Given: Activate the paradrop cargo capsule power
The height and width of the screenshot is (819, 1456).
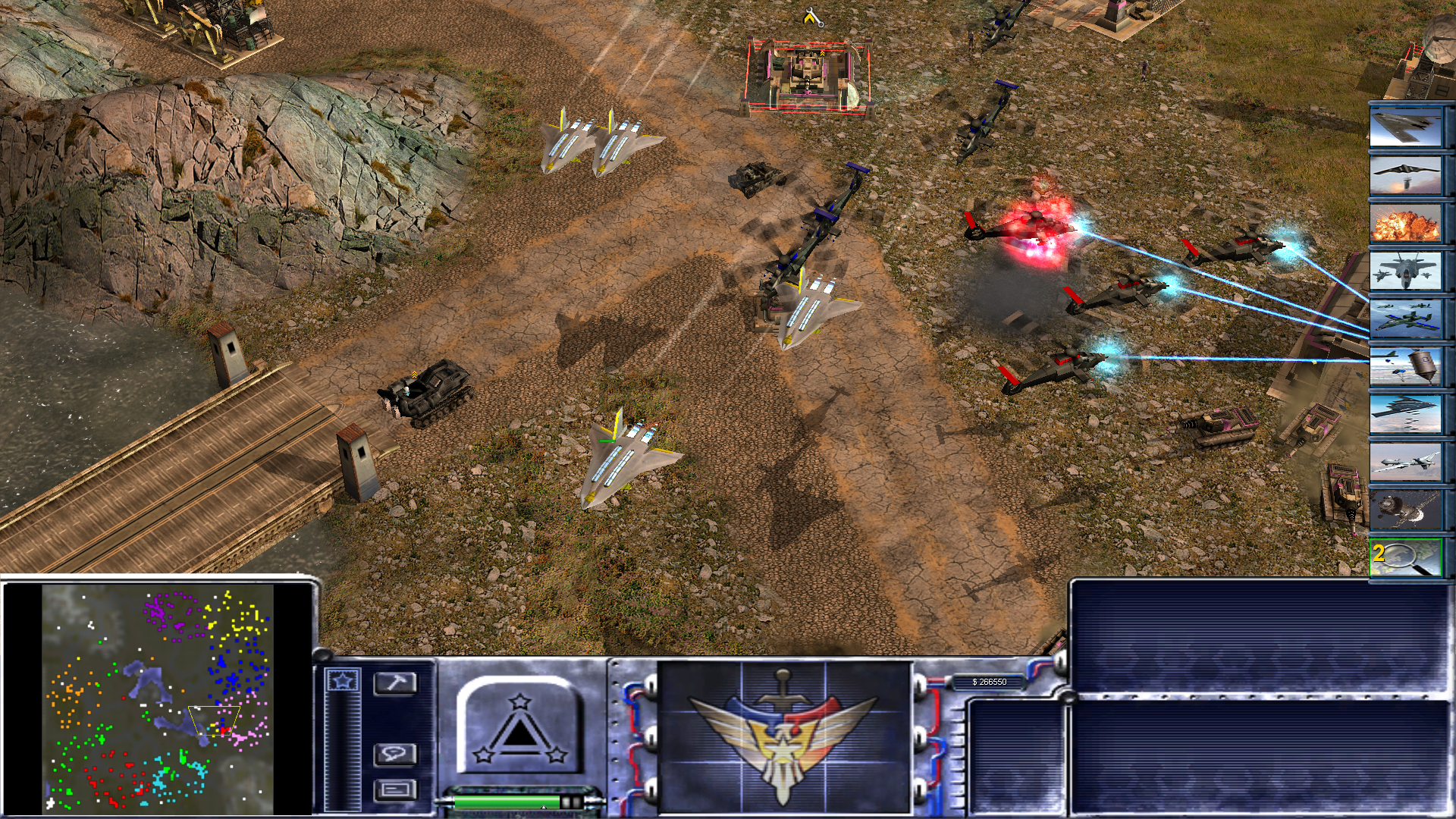Looking at the screenshot, I should 1405,366.
